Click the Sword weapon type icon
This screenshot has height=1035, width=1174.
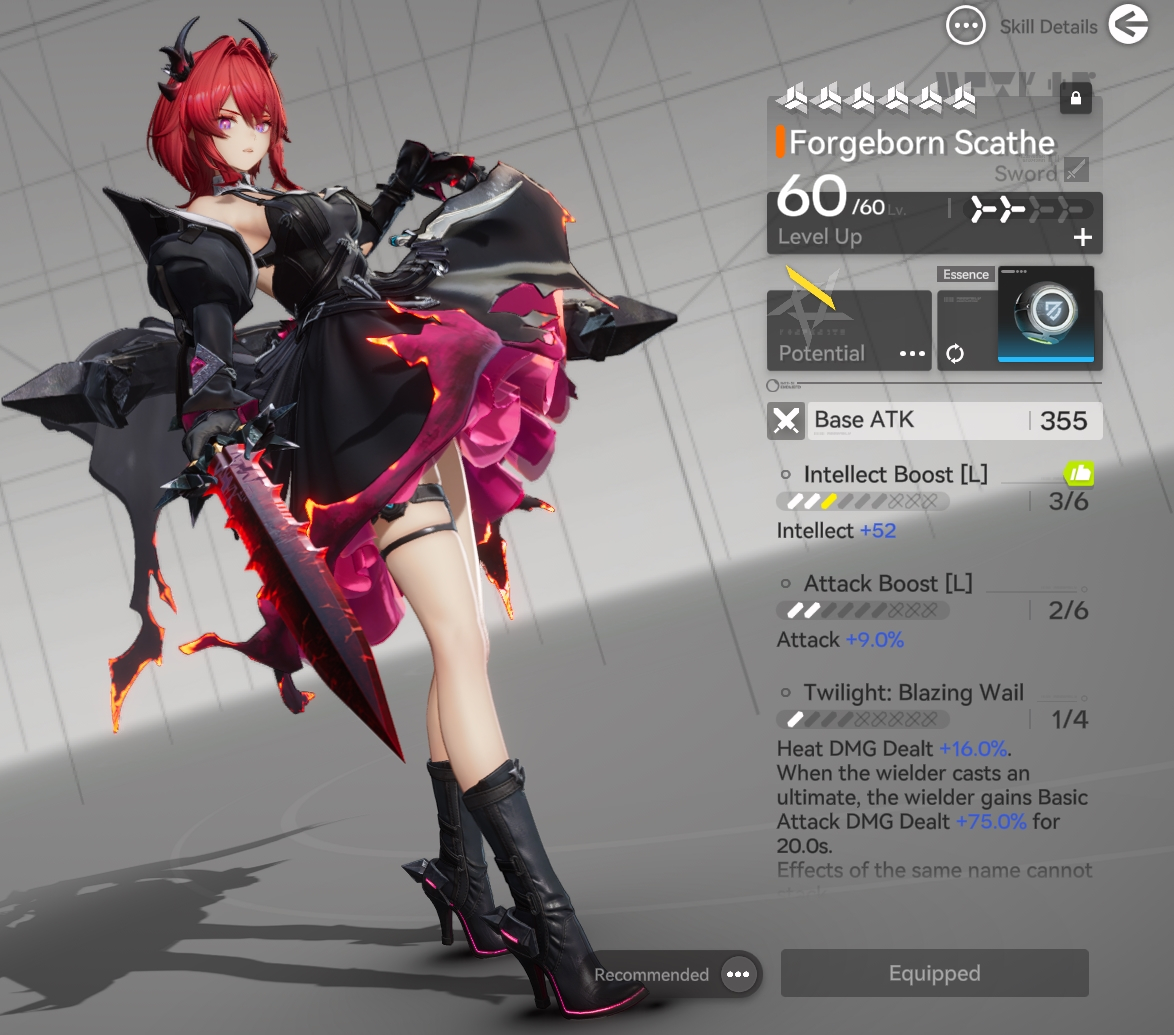1076,170
